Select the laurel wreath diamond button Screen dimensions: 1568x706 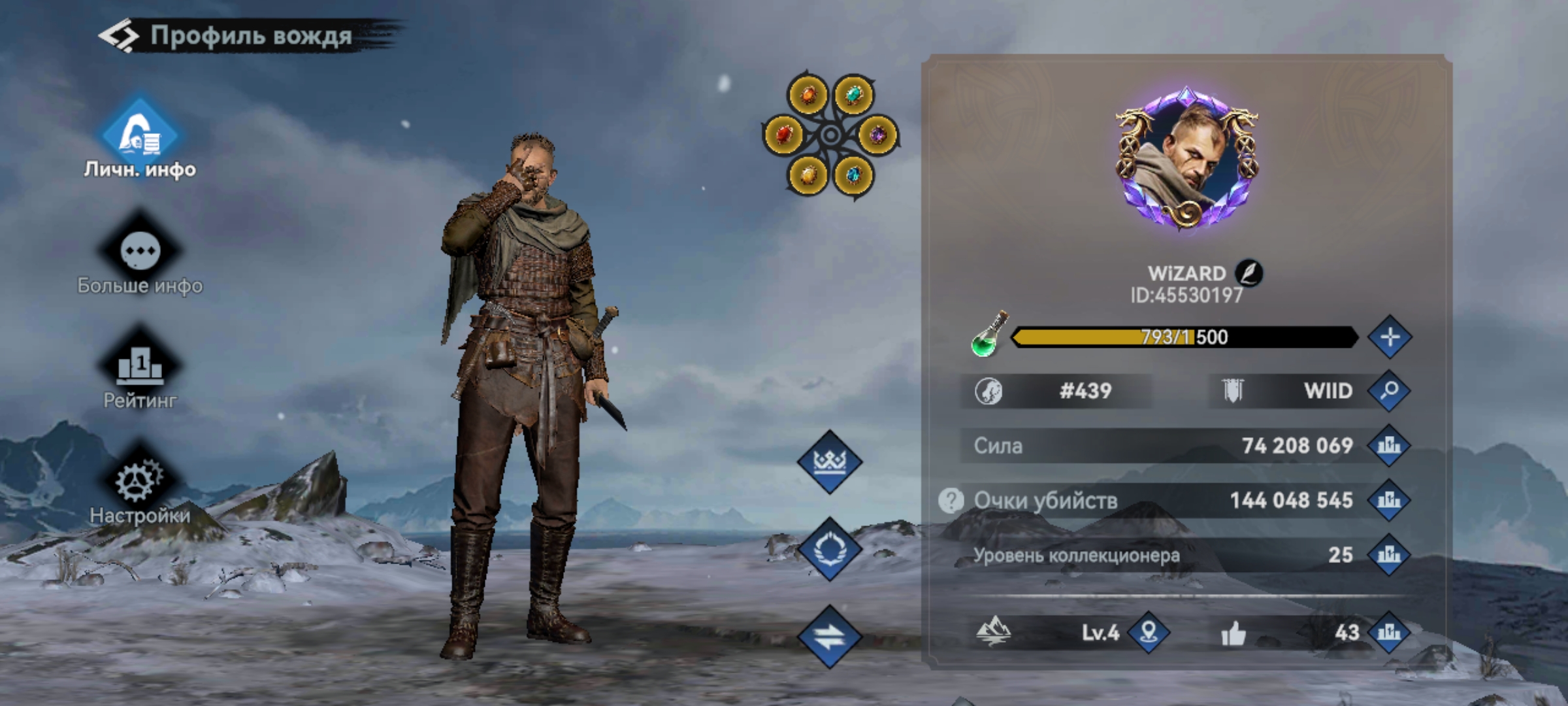pos(830,549)
